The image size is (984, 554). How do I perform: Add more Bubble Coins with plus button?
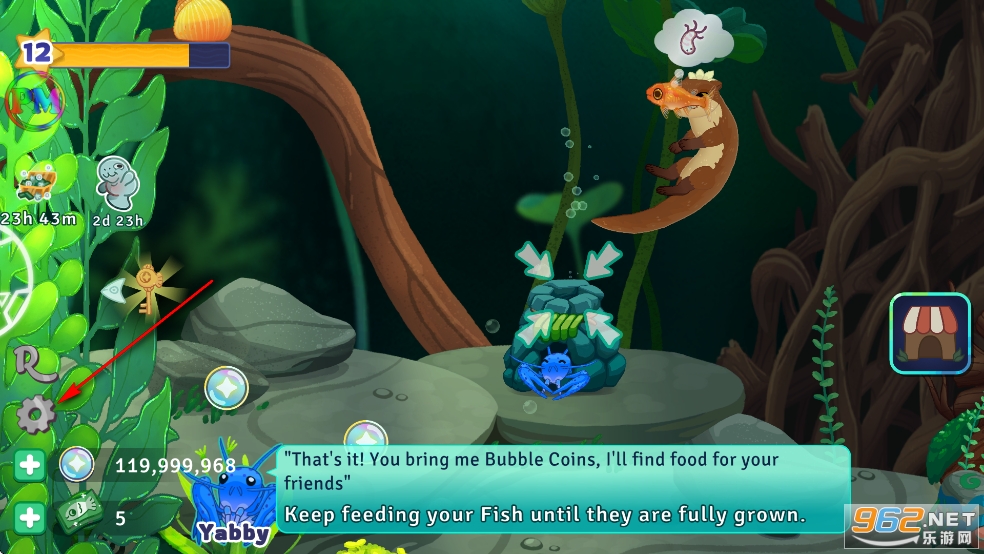point(30,465)
